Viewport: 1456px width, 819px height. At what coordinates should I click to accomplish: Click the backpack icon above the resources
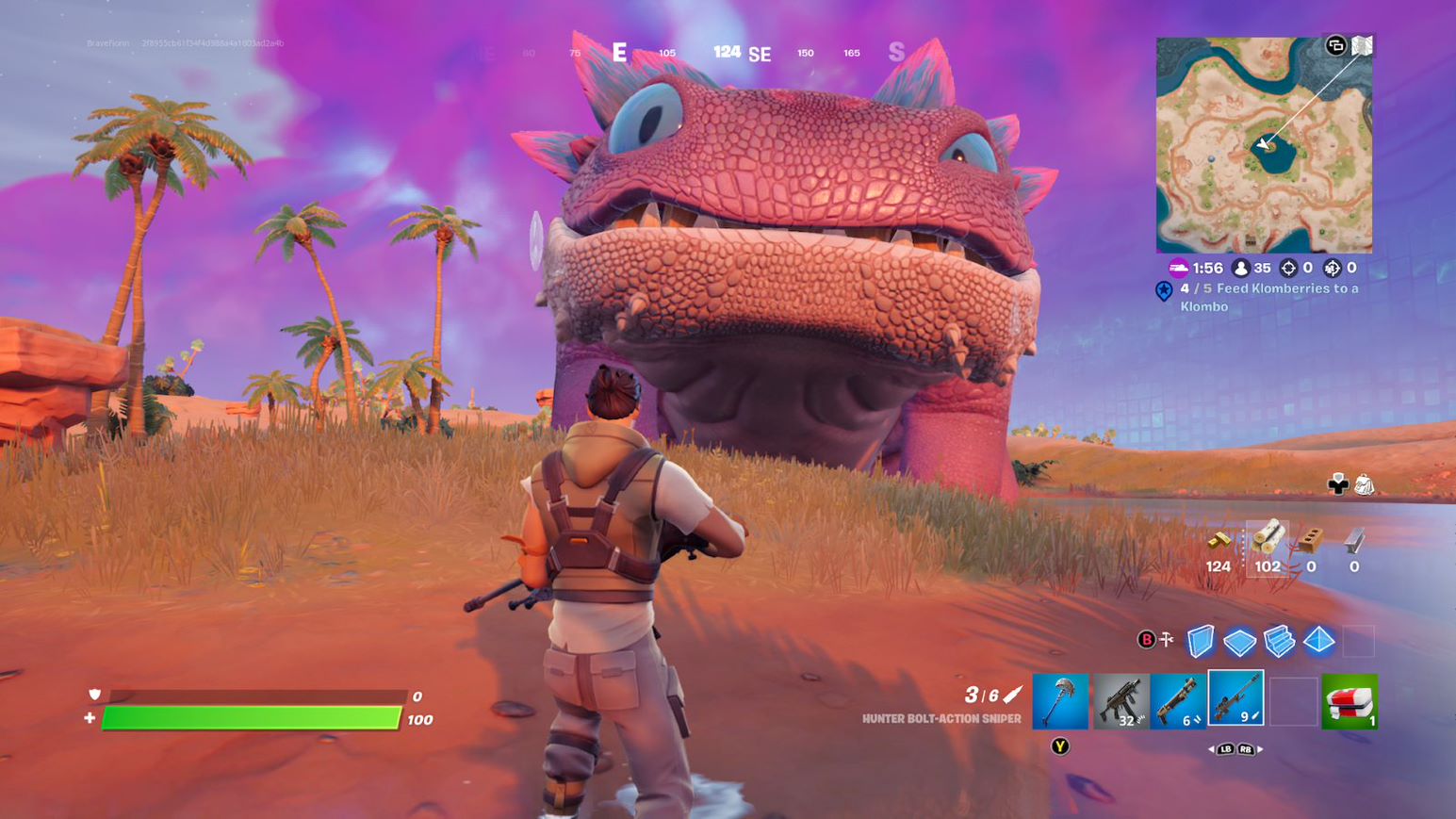[1365, 484]
